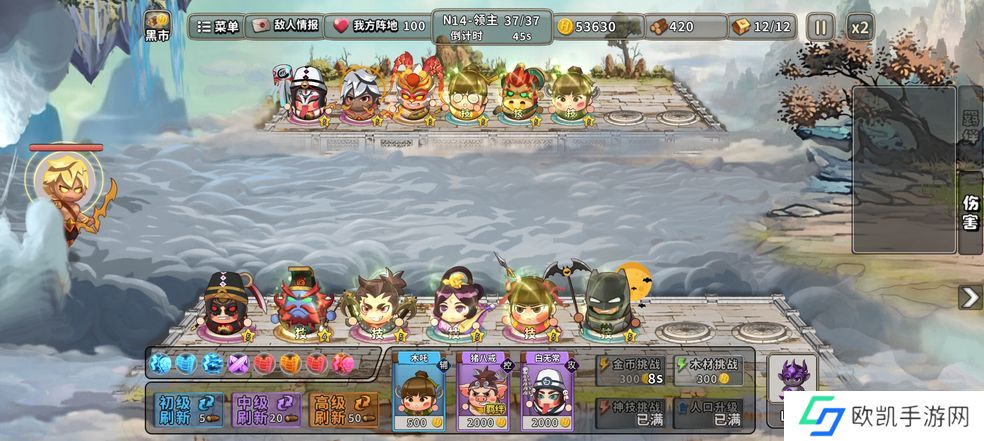Click the purple horned demon icon
Screen dimensions: 984x441
(797, 378)
